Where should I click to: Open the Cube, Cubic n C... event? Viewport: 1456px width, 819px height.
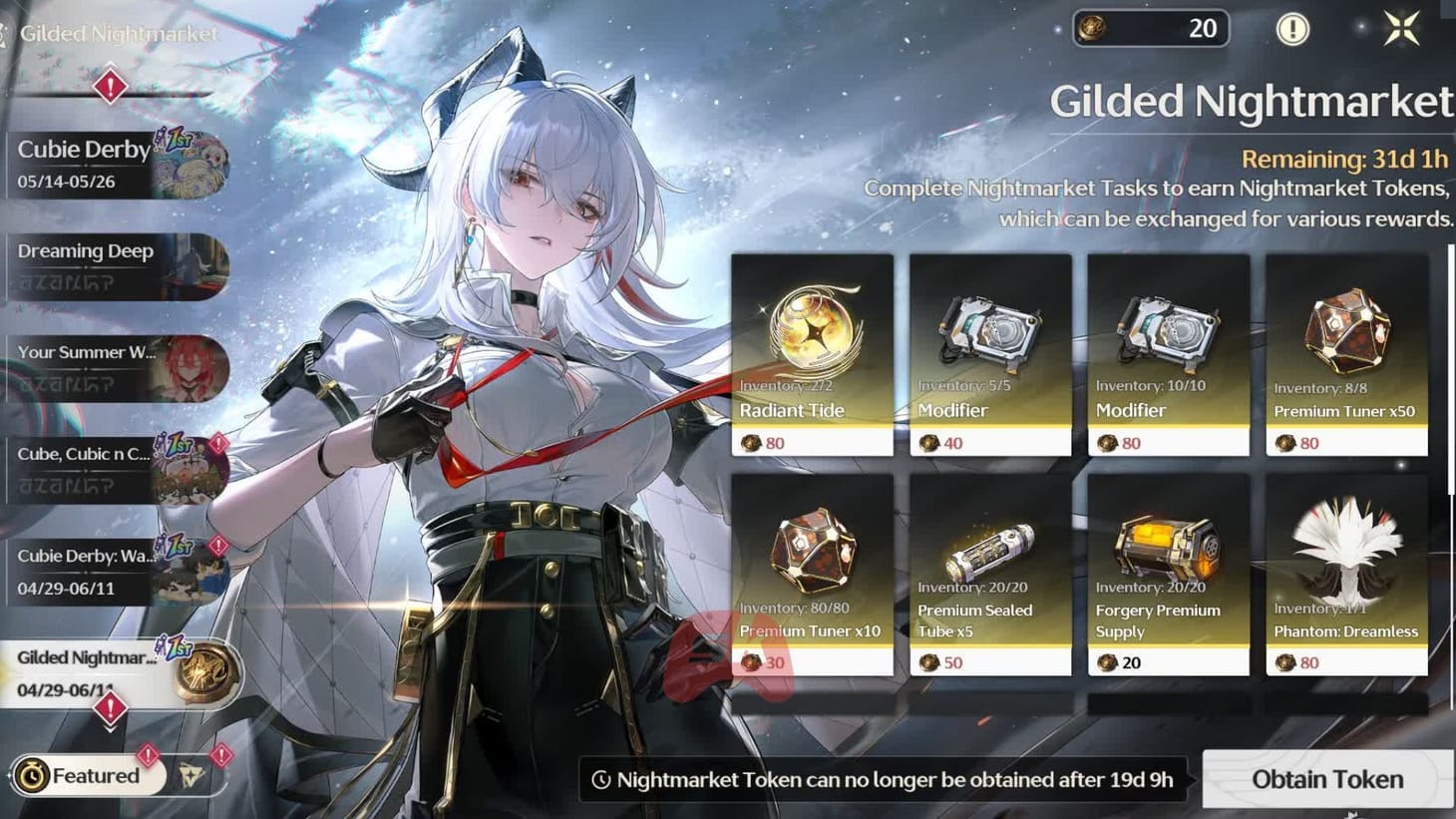pos(110,468)
